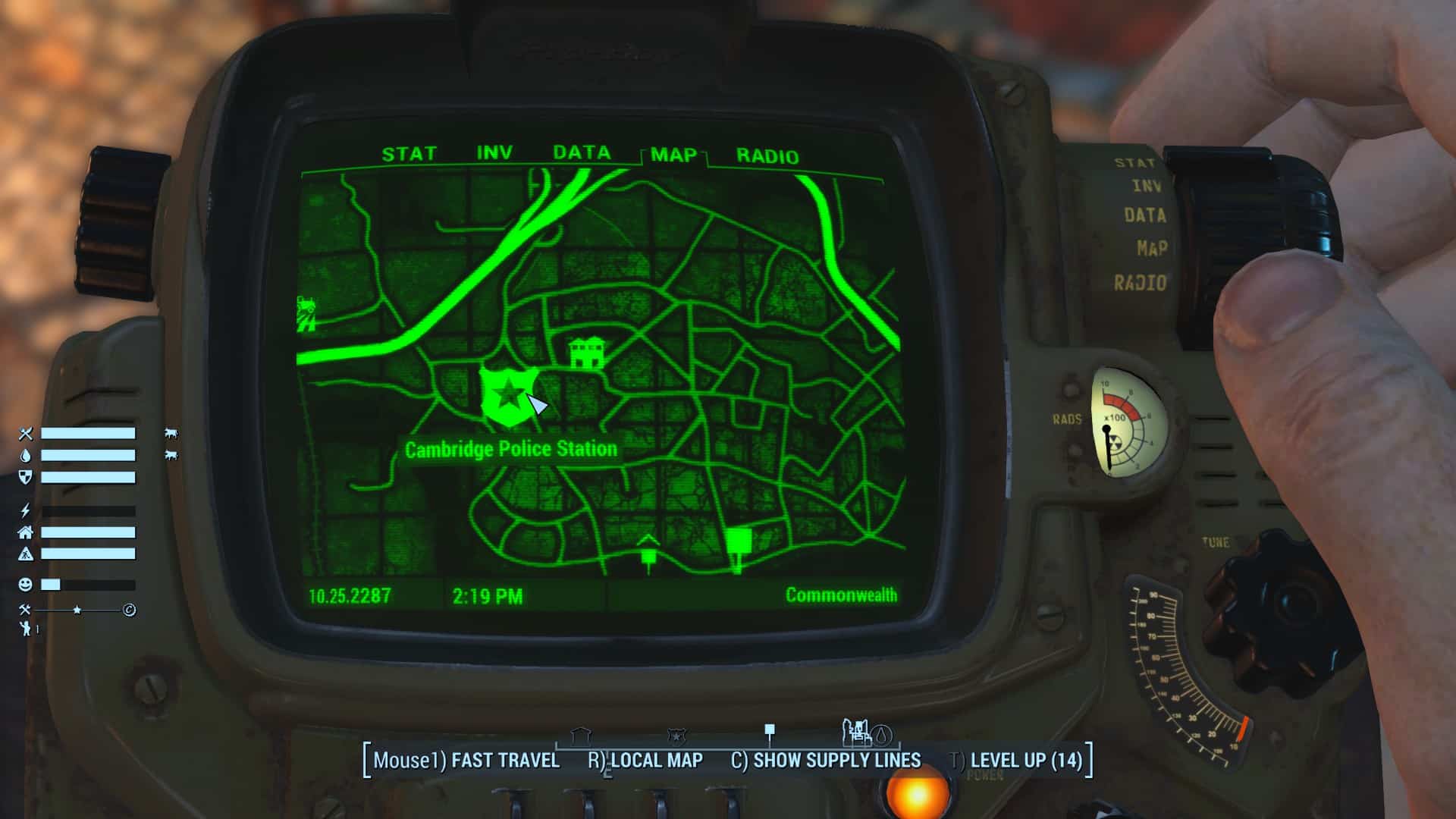Switch to the DATA tab
The width and height of the screenshot is (1456, 819).
[x=581, y=152]
